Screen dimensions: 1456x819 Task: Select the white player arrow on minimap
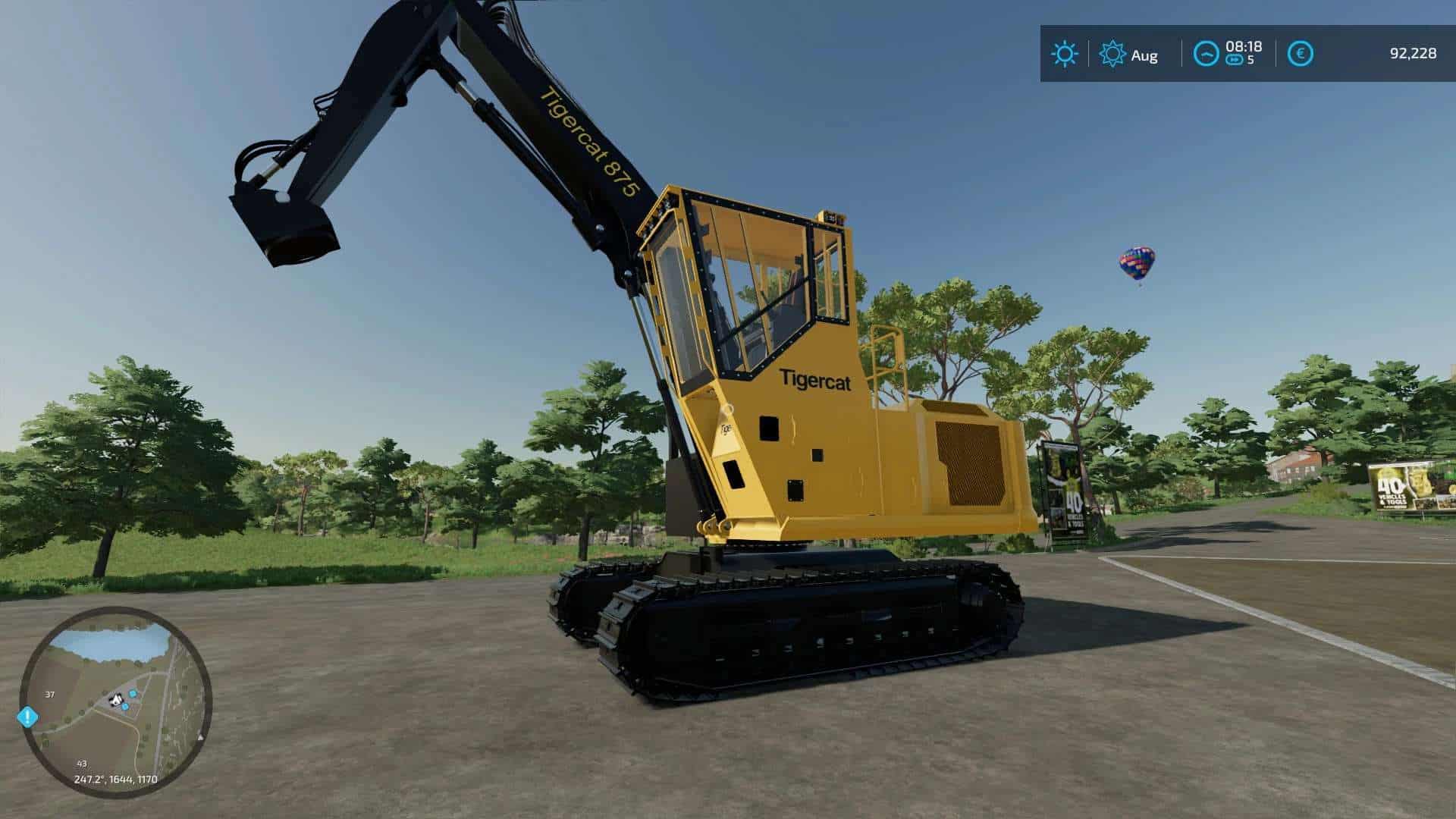pos(116,699)
